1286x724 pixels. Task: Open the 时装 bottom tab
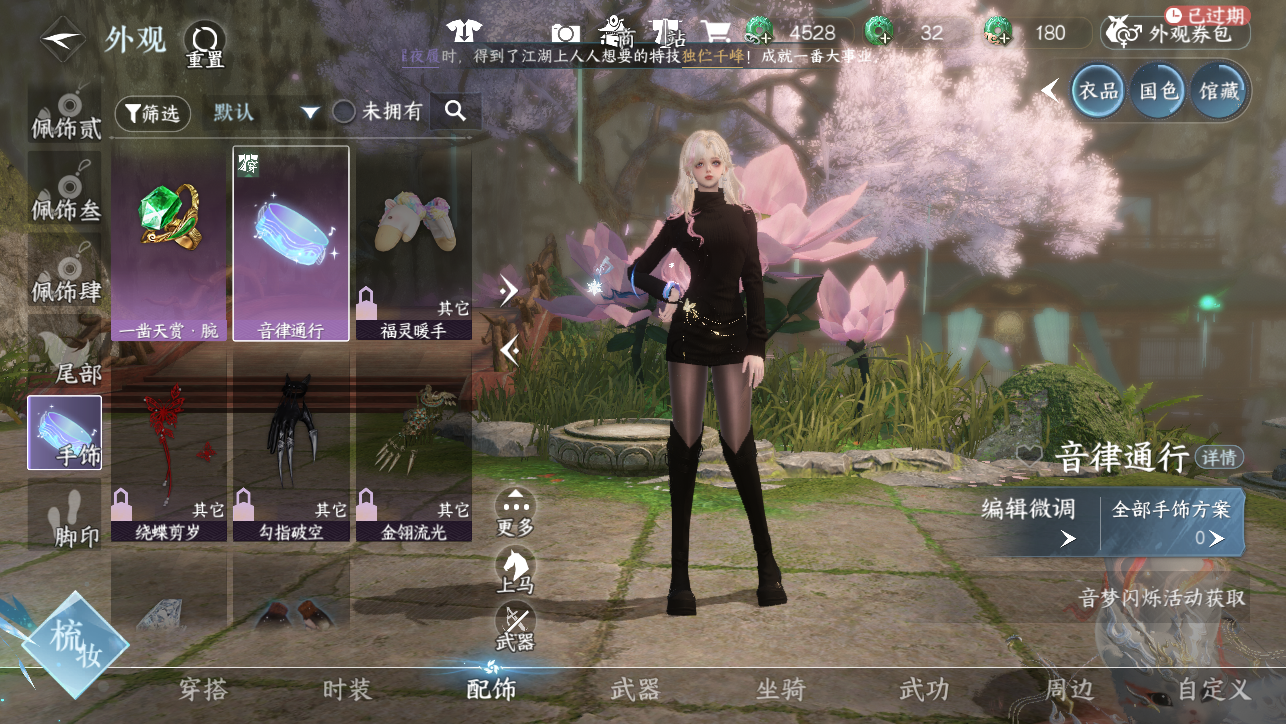point(347,689)
